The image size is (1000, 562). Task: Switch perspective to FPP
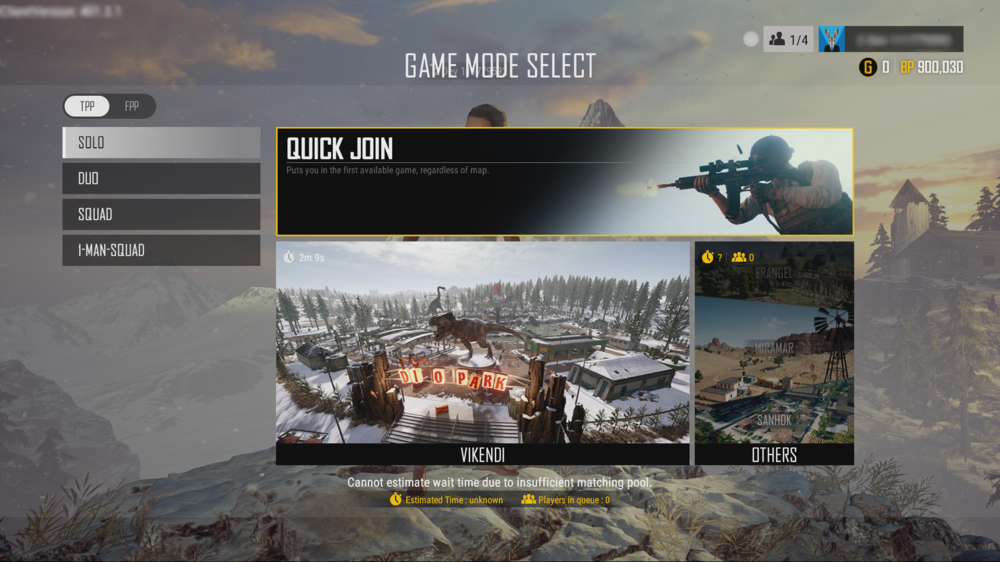coord(132,106)
